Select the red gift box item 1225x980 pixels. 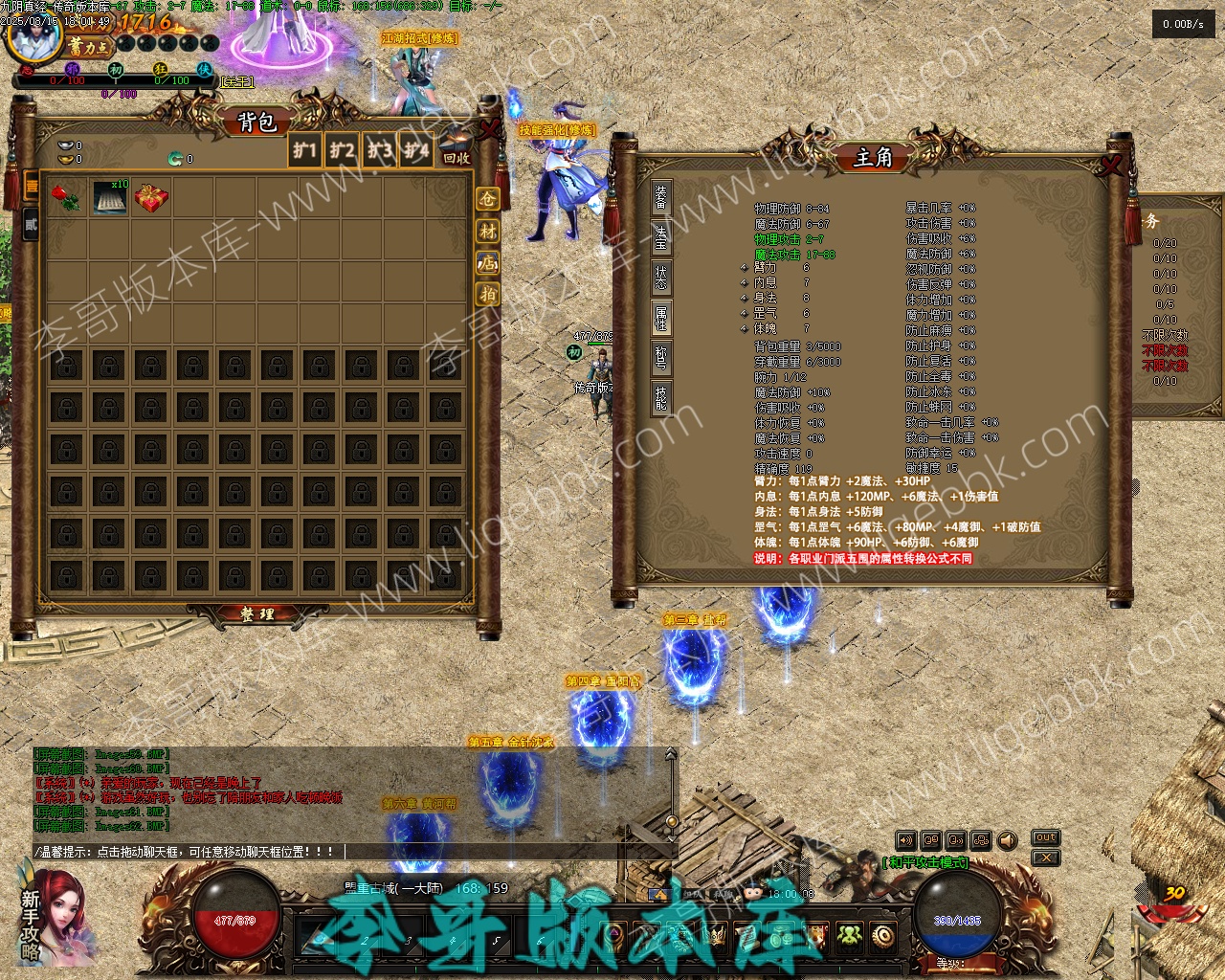pyautogui.click(x=150, y=198)
